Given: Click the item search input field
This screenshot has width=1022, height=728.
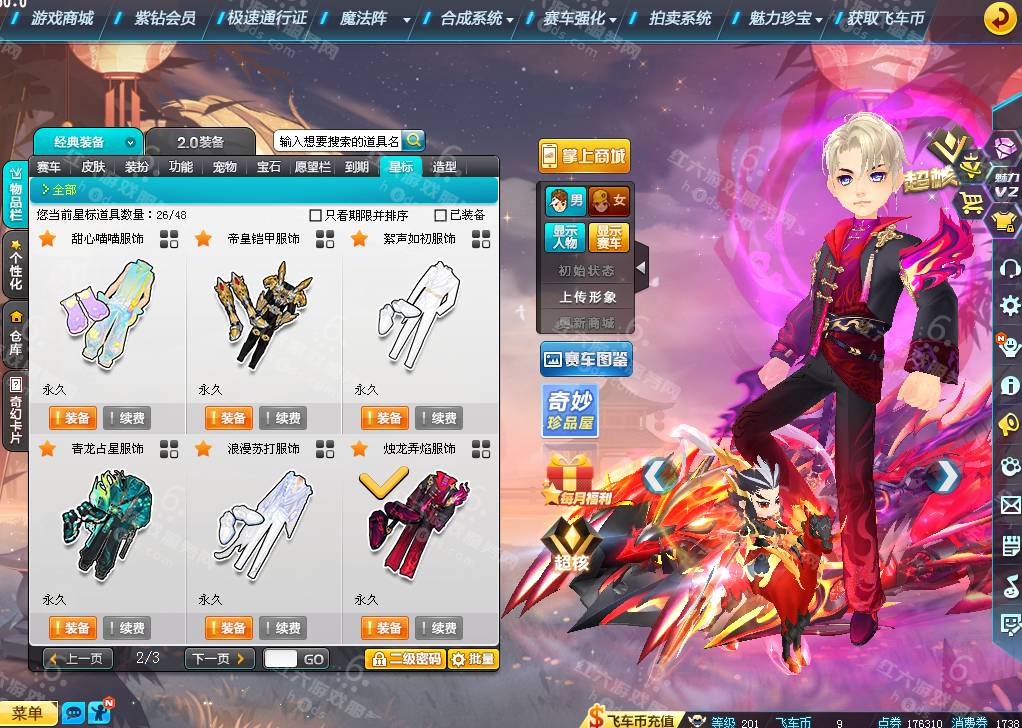Looking at the screenshot, I should [338, 141].
